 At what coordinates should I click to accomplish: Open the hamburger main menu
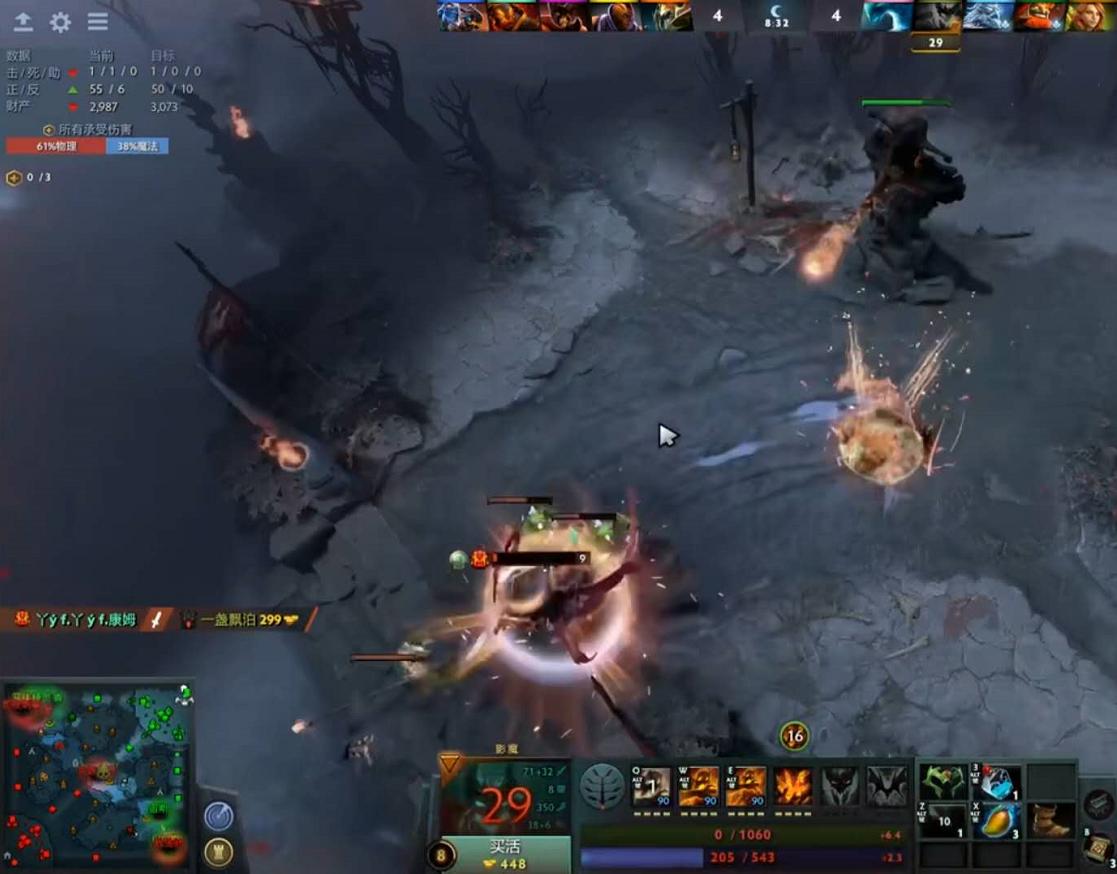[x=97, y=22]
